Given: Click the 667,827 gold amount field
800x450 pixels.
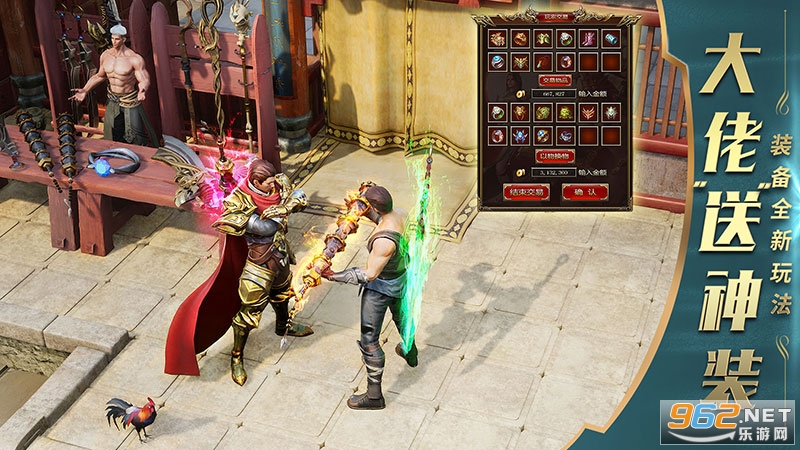Looking at the screenshot, I should (553, 93).
